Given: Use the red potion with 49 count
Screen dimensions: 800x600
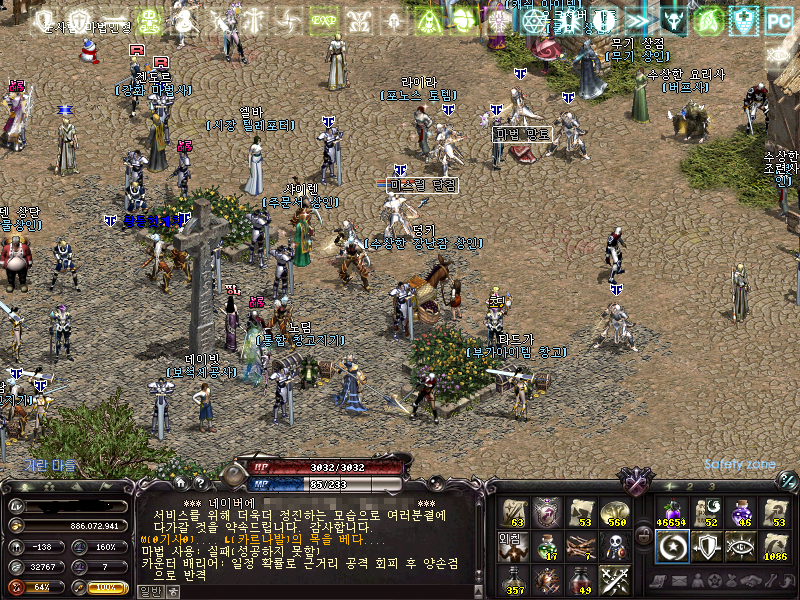Looking at the screenshot, I should point(580,579).
